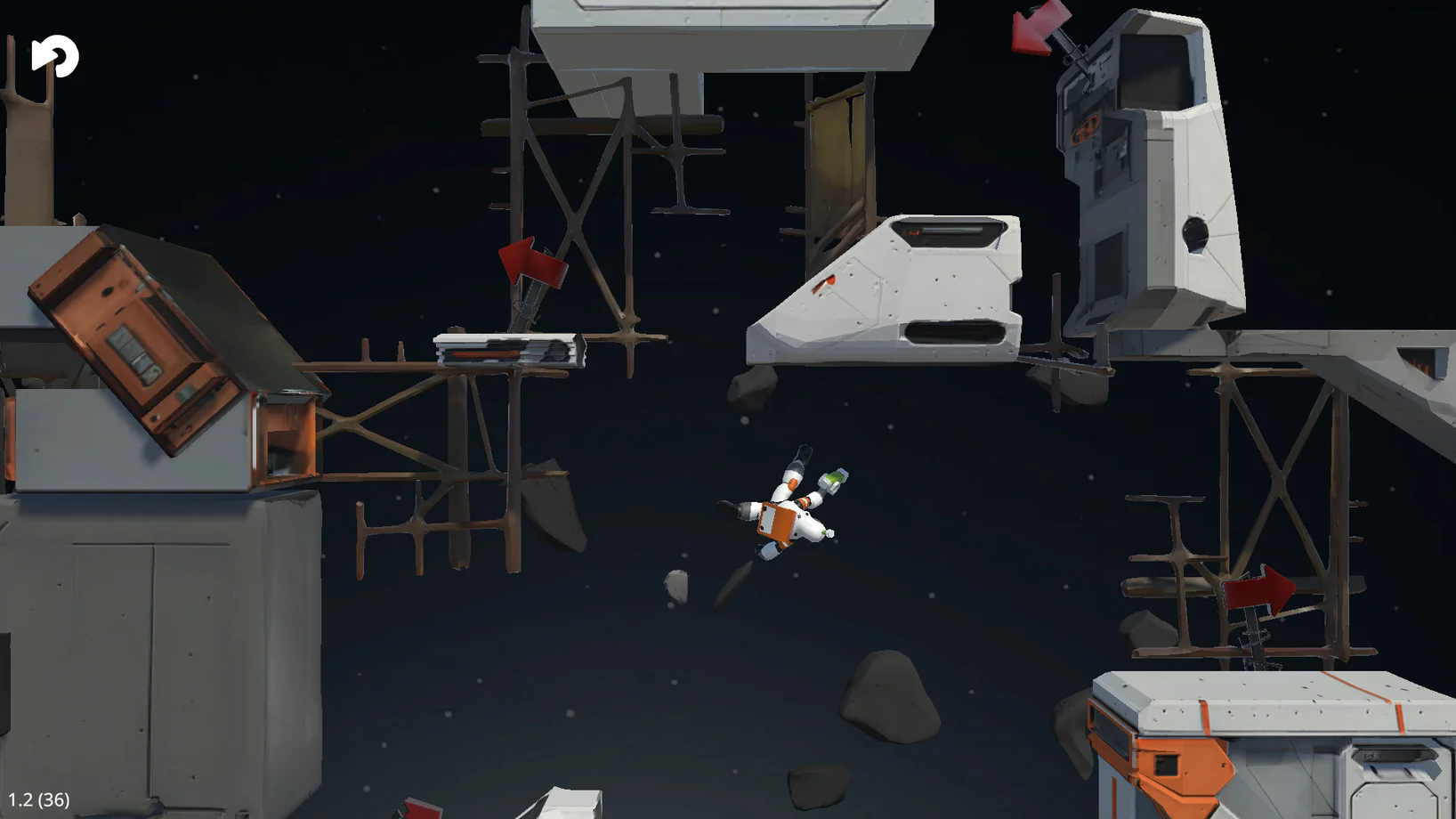The height and width of the screenshot is (819, 1456).
Task: Click the white restart arrow icon
Action: pos(55,56)
